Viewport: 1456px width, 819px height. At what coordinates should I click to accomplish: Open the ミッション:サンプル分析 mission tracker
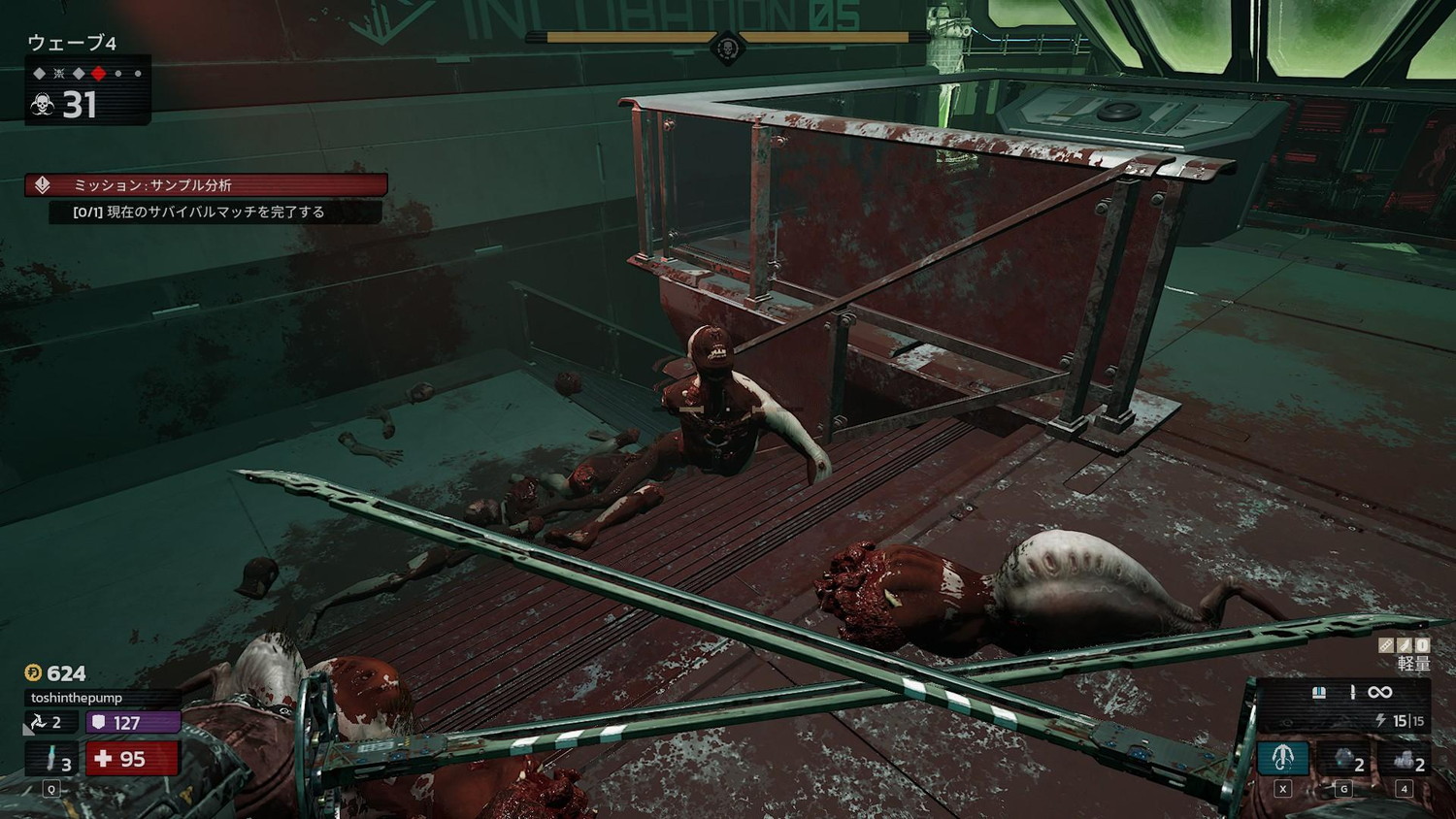pos(206,185)
